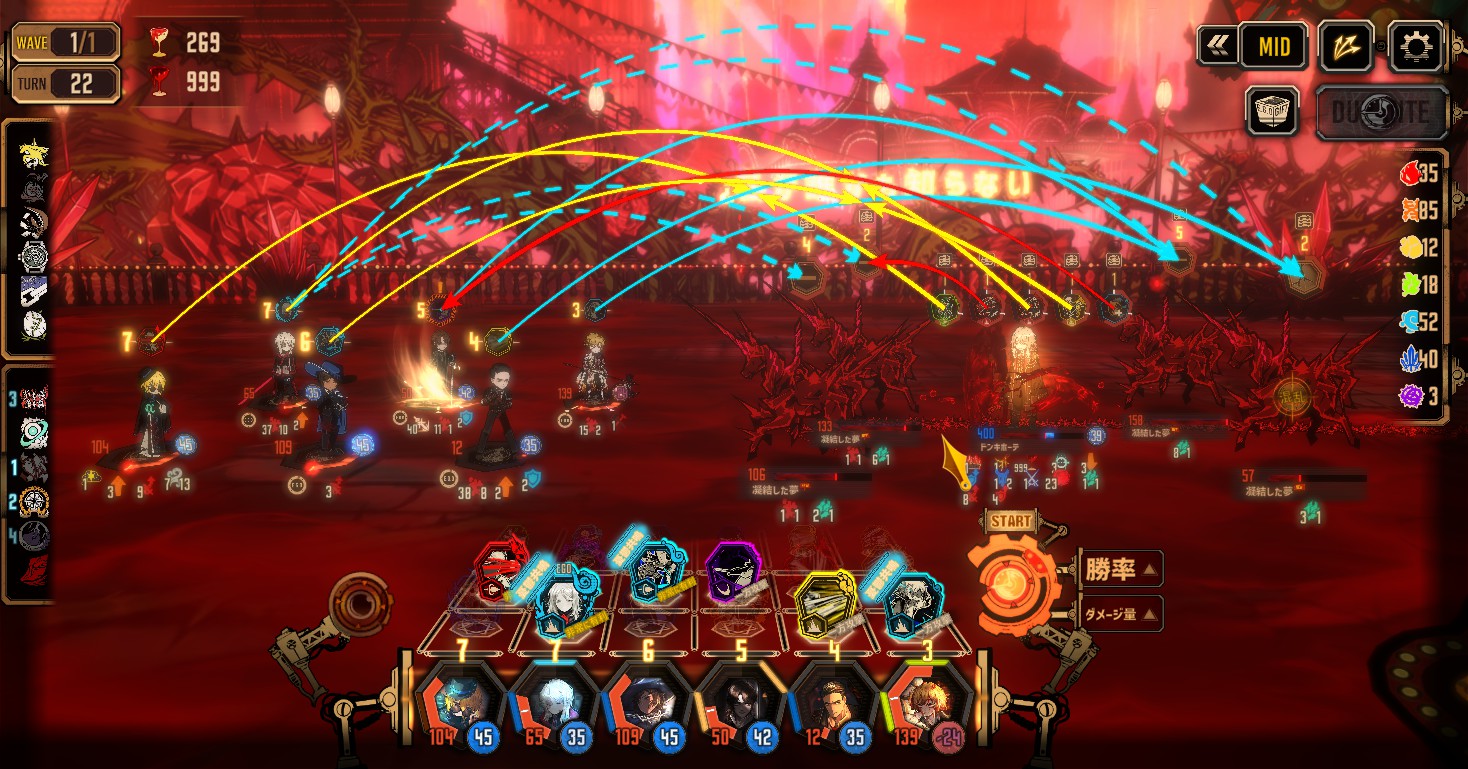The image size is (1468, 769).
Task: Choose the ダメージ量 damage auto-select
Action: [1119, 614]
